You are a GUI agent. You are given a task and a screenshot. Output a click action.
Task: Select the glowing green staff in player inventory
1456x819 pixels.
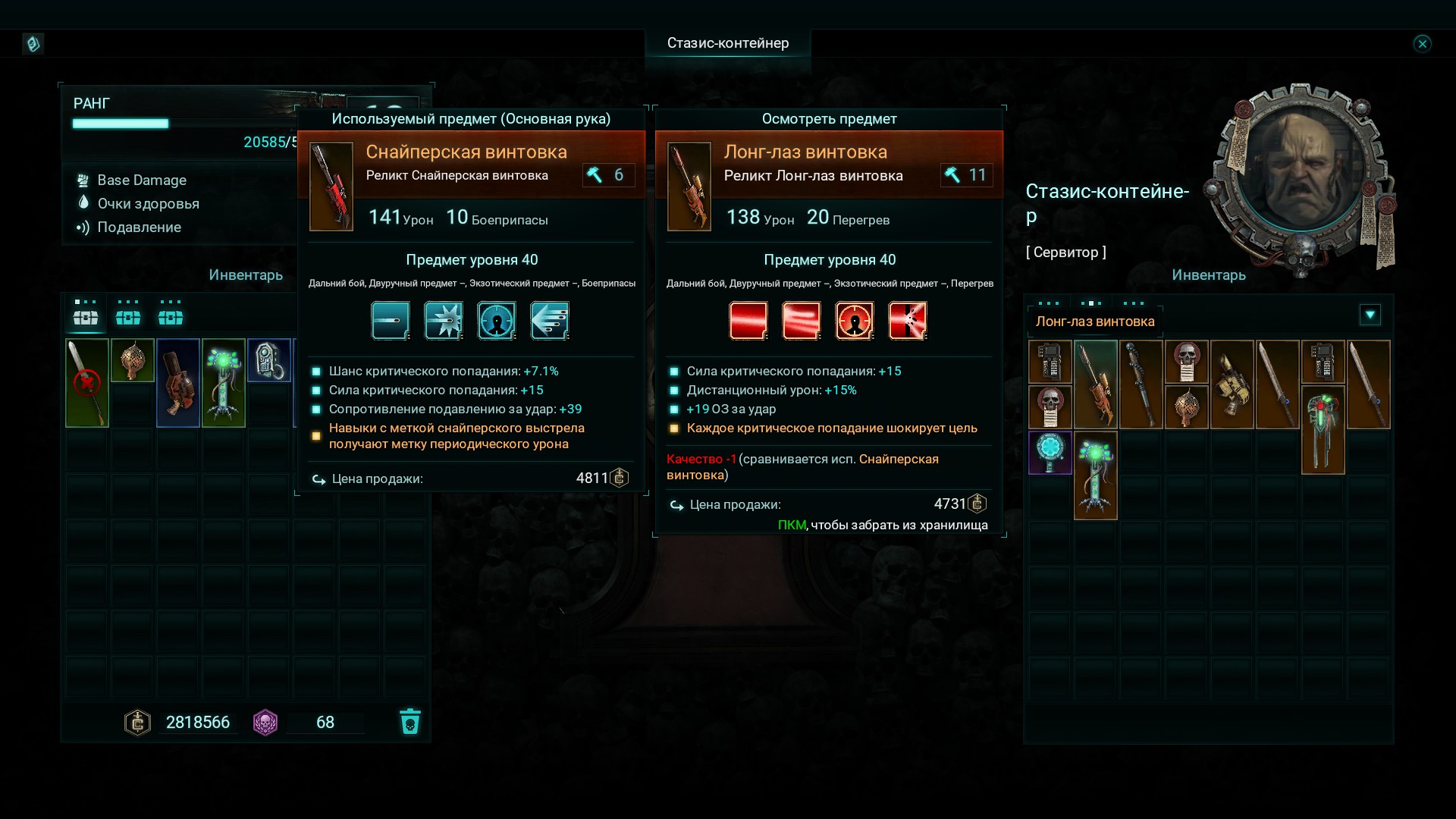pos(224,383)
